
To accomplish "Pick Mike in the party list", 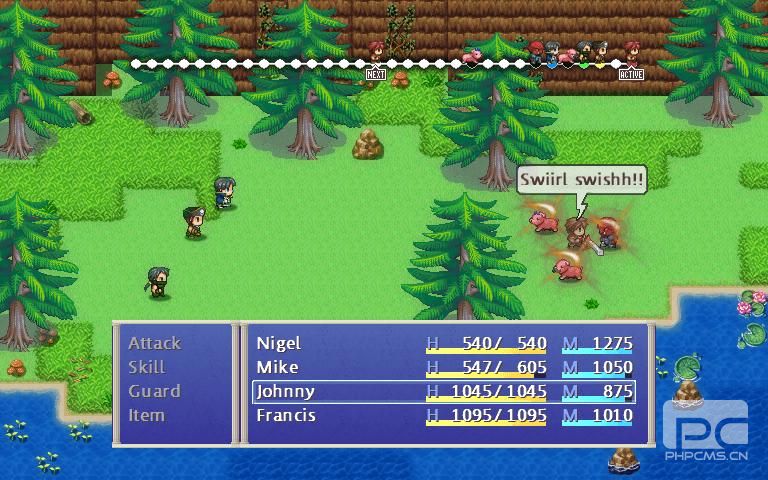I will [x=444, y=367].
